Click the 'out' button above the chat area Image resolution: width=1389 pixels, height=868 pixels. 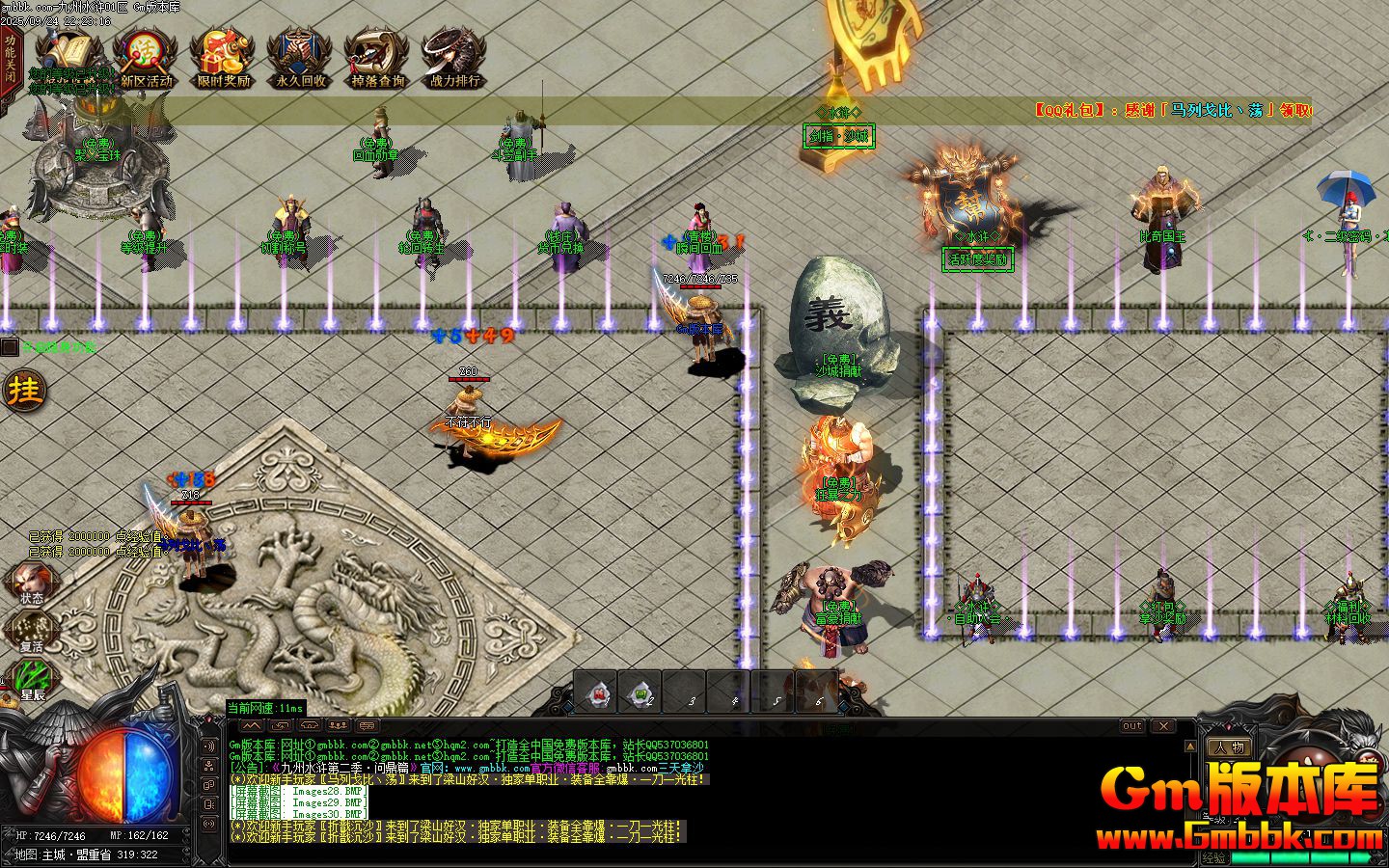pos(1132,725)
